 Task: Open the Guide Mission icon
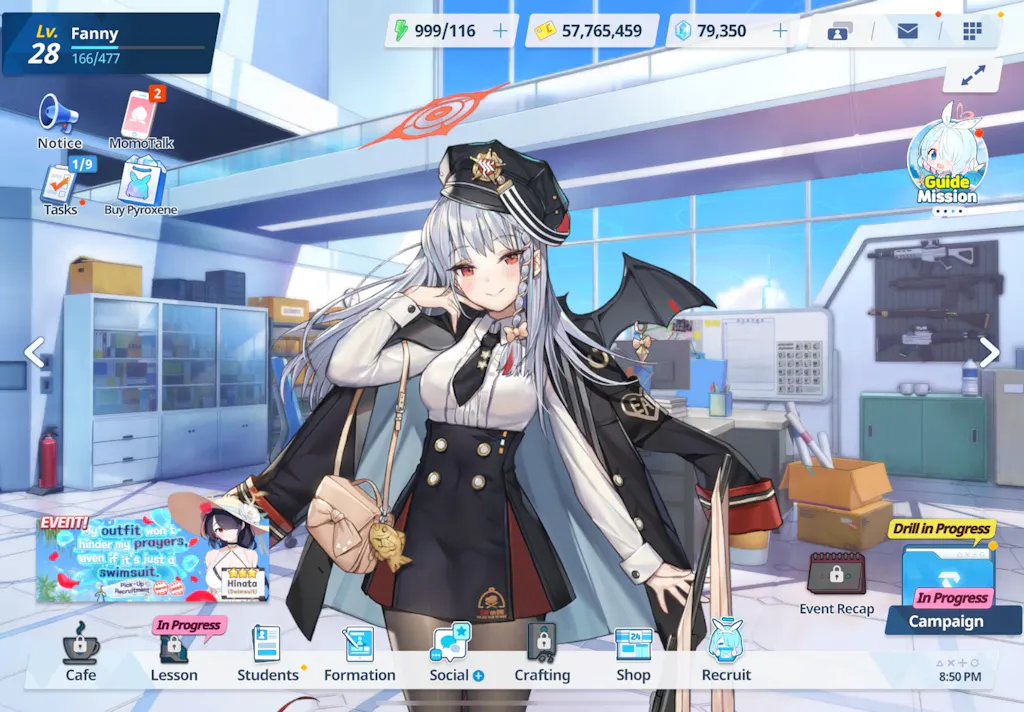coord(946,159)
